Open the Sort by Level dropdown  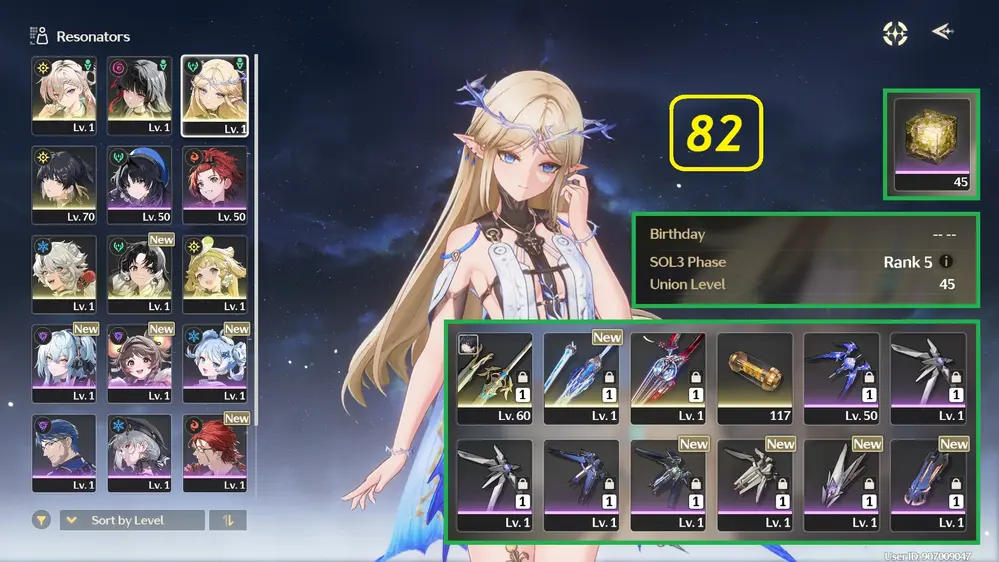[x=132, y=520]
